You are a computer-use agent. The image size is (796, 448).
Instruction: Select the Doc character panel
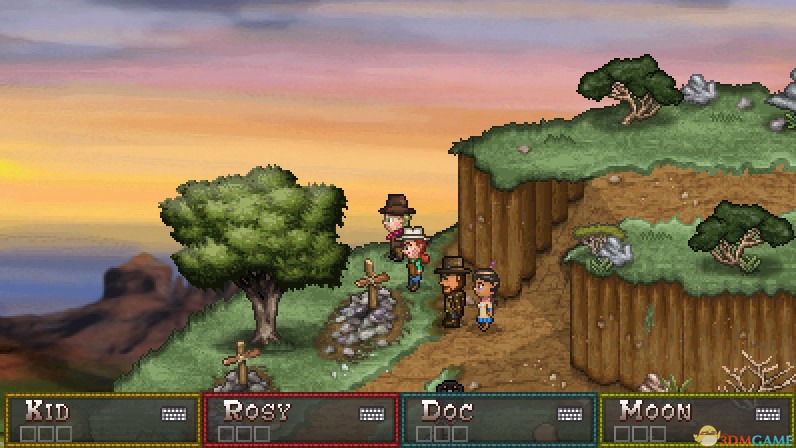pos(498,420)
